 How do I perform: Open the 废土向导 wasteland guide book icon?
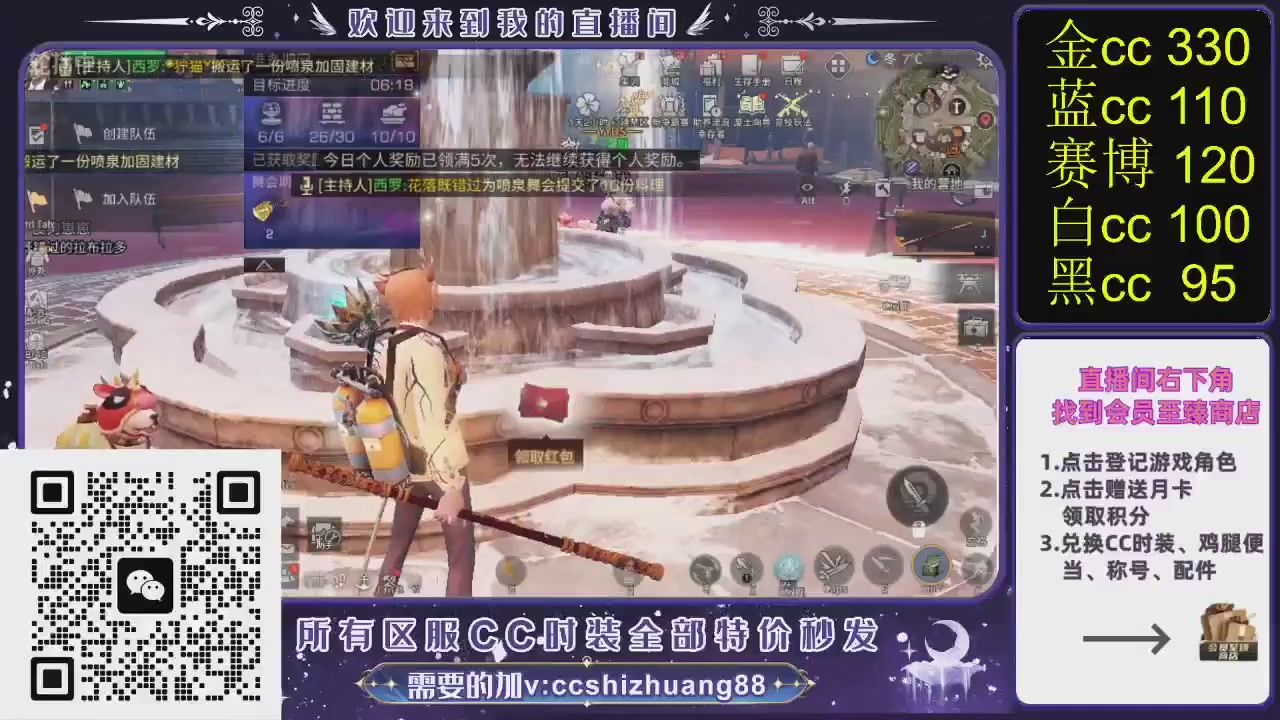[x=752, y=103]
